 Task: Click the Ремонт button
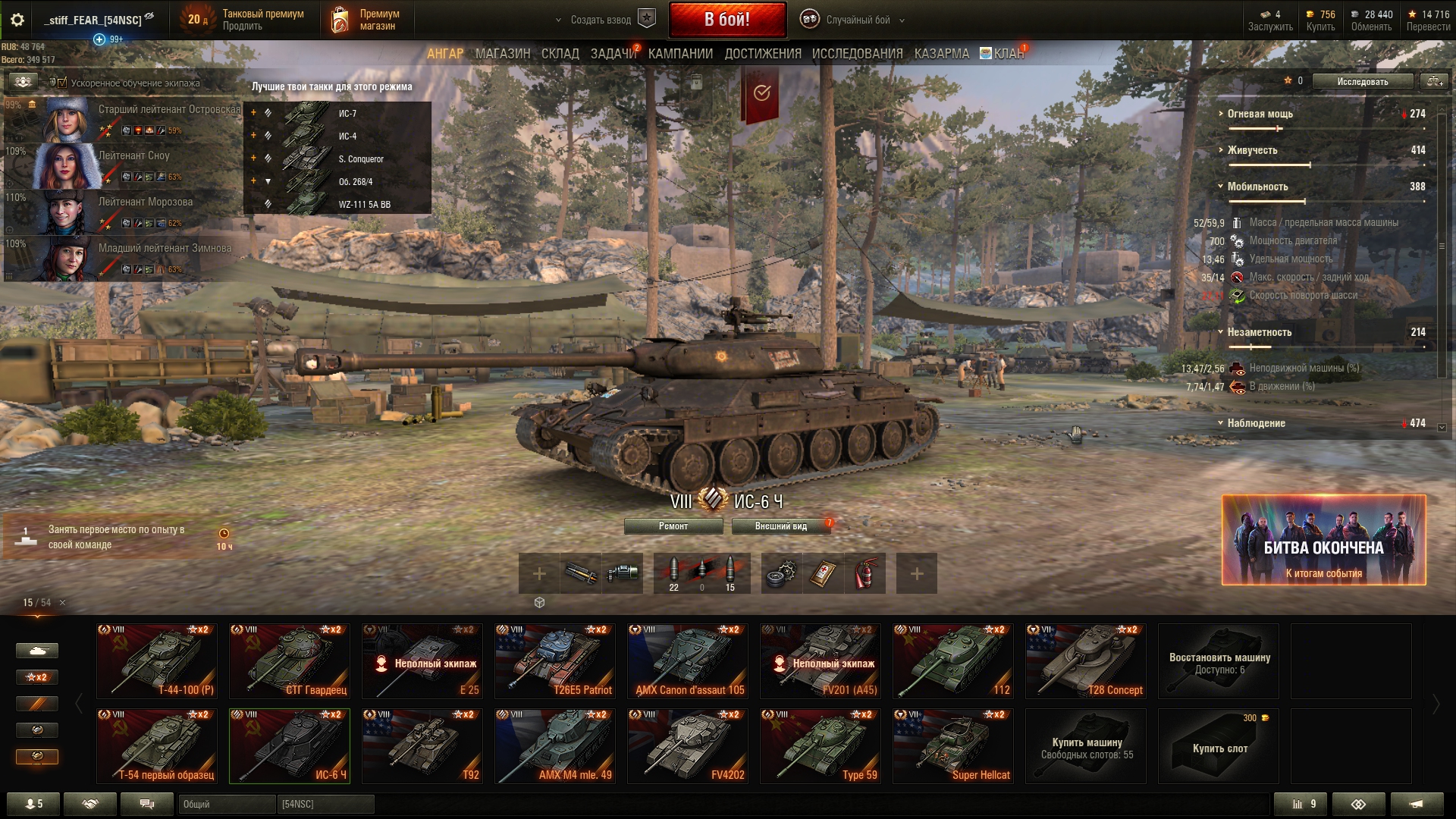673,526
